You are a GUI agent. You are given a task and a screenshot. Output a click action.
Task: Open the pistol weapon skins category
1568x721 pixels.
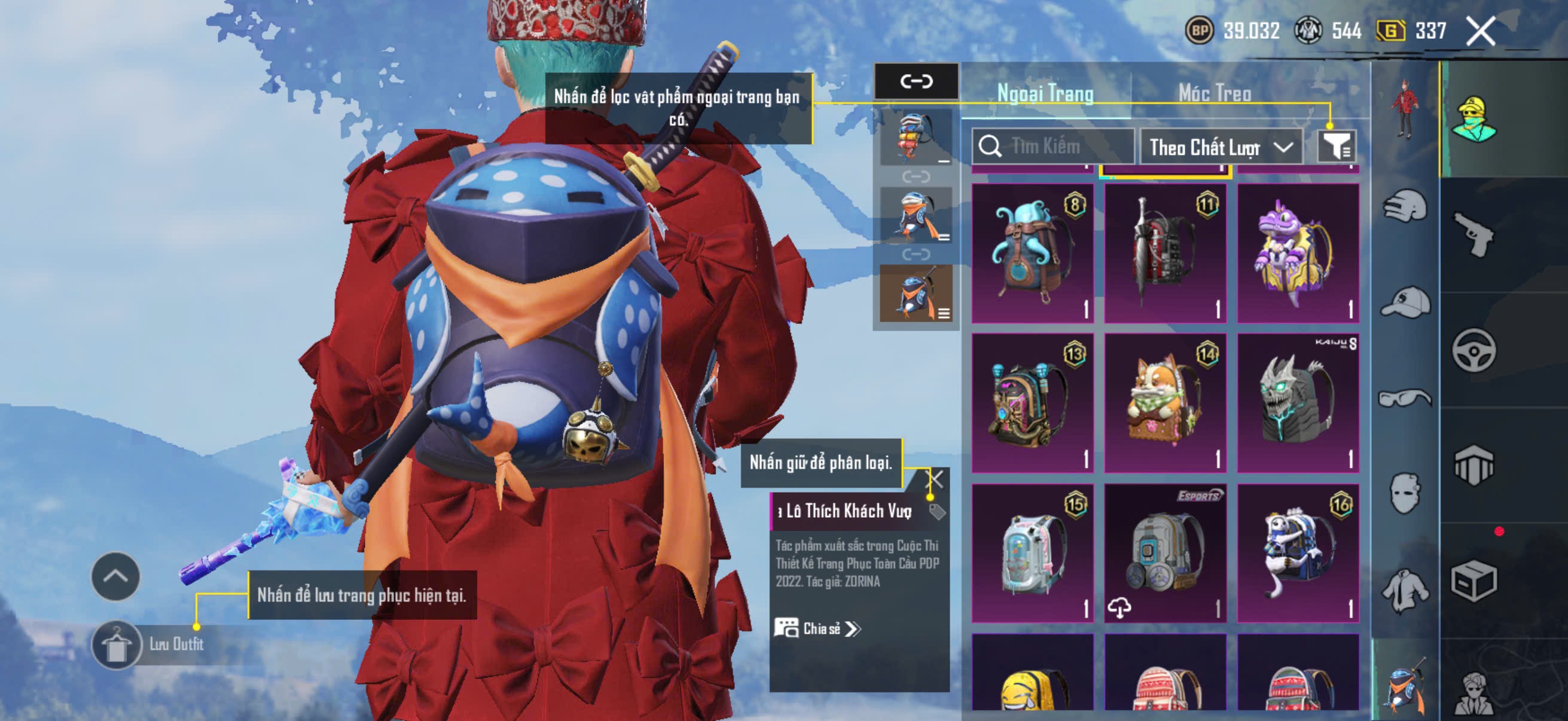[x=1473, y=235]
